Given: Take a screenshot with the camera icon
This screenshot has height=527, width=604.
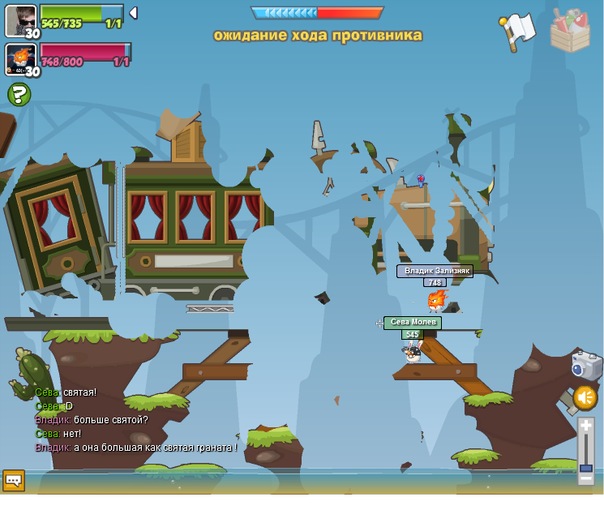Looking at the screenshot, I should point(587,365).
